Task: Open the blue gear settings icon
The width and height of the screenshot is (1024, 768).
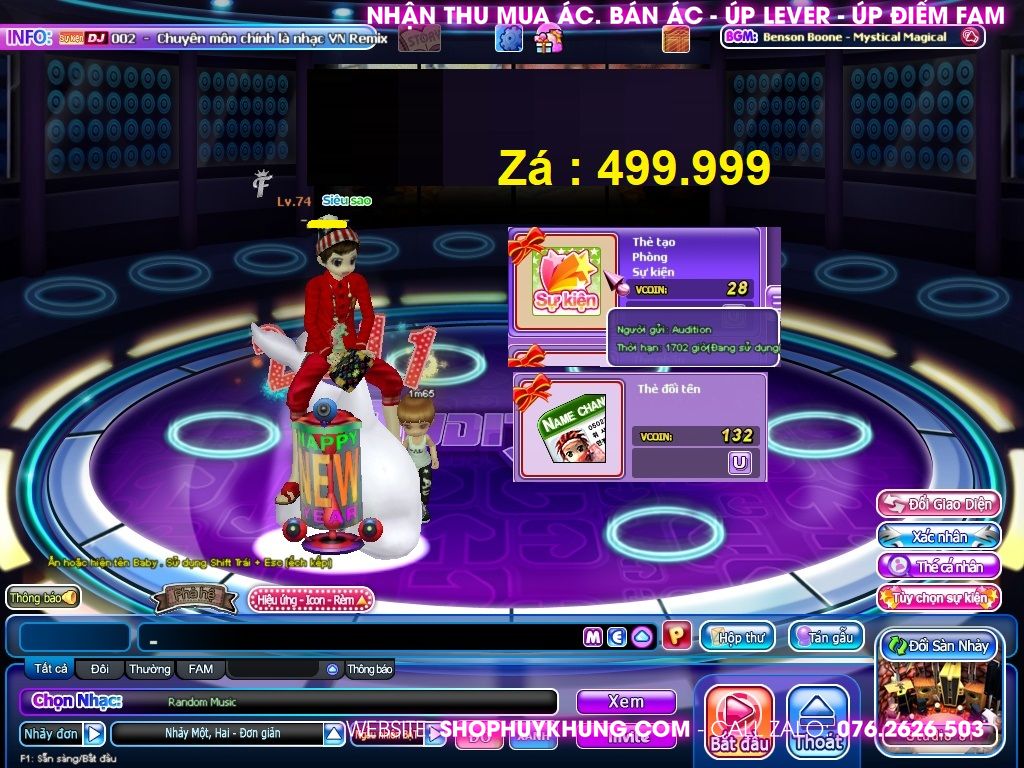Action: click(x=509, y=39)
